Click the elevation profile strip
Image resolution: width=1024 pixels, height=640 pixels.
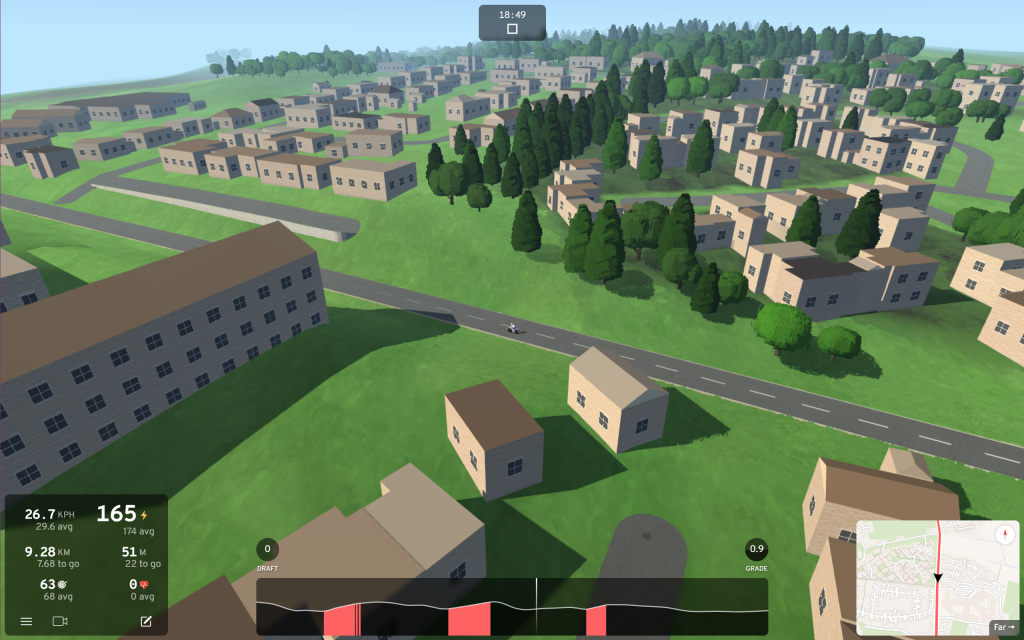(x=512, y=606)
